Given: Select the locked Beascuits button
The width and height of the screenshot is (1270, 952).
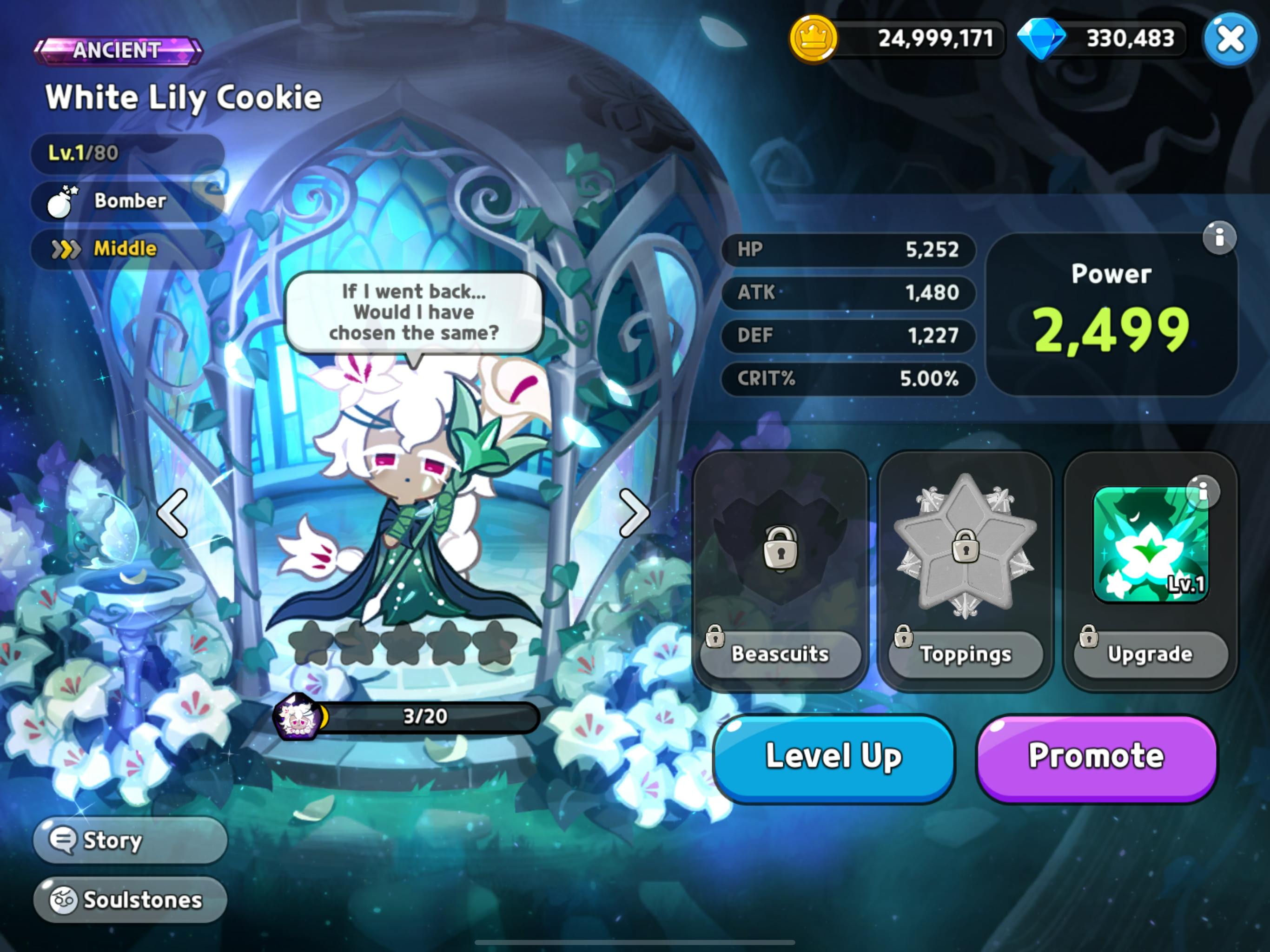Looking at the screenshot, I should [780, 654].
